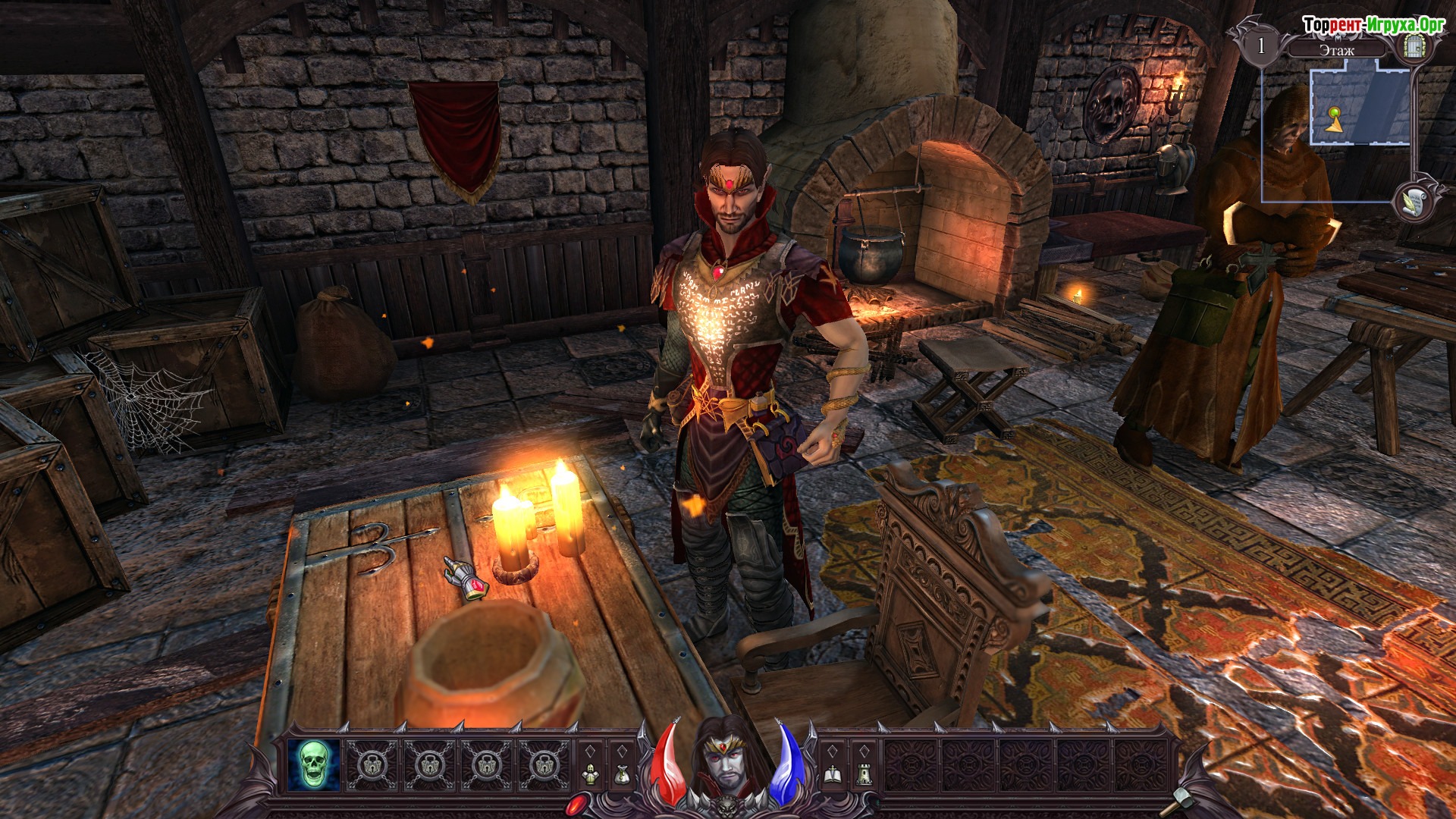Click the castle tower icon

tap(864, 774)
